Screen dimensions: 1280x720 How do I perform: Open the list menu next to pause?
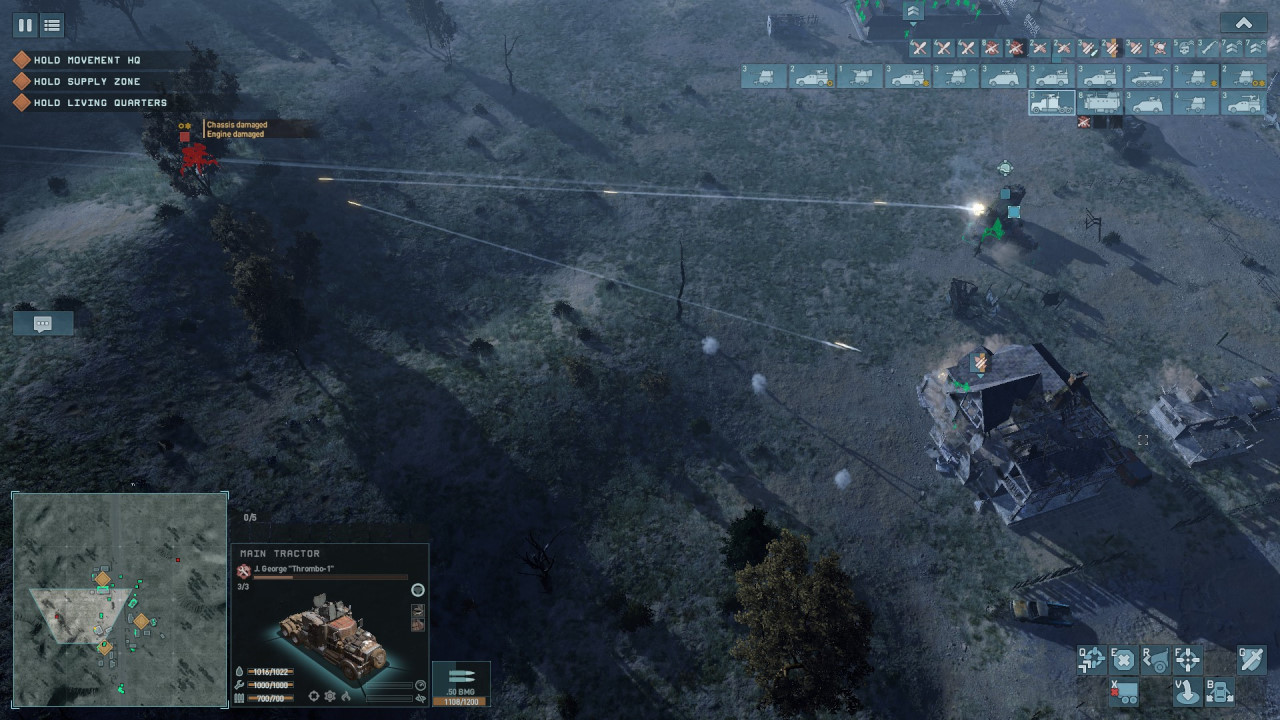52,25
